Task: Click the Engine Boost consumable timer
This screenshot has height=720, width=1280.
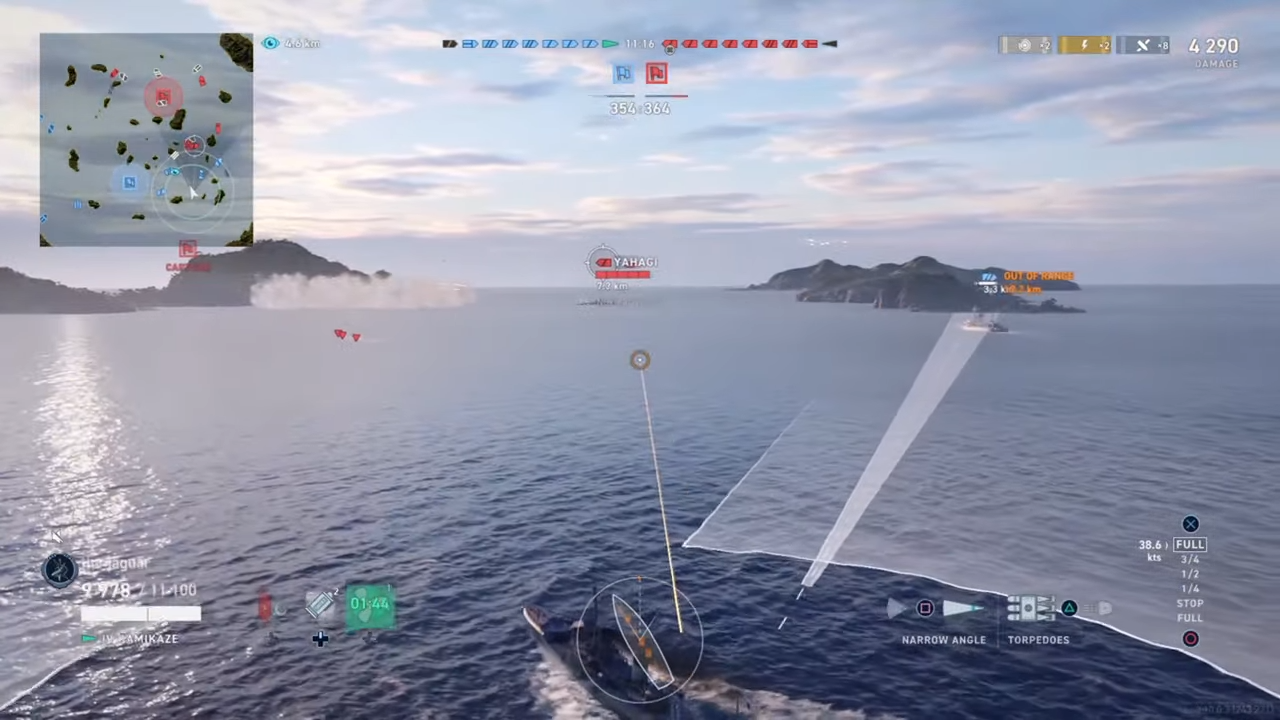Action: point(370,603)
